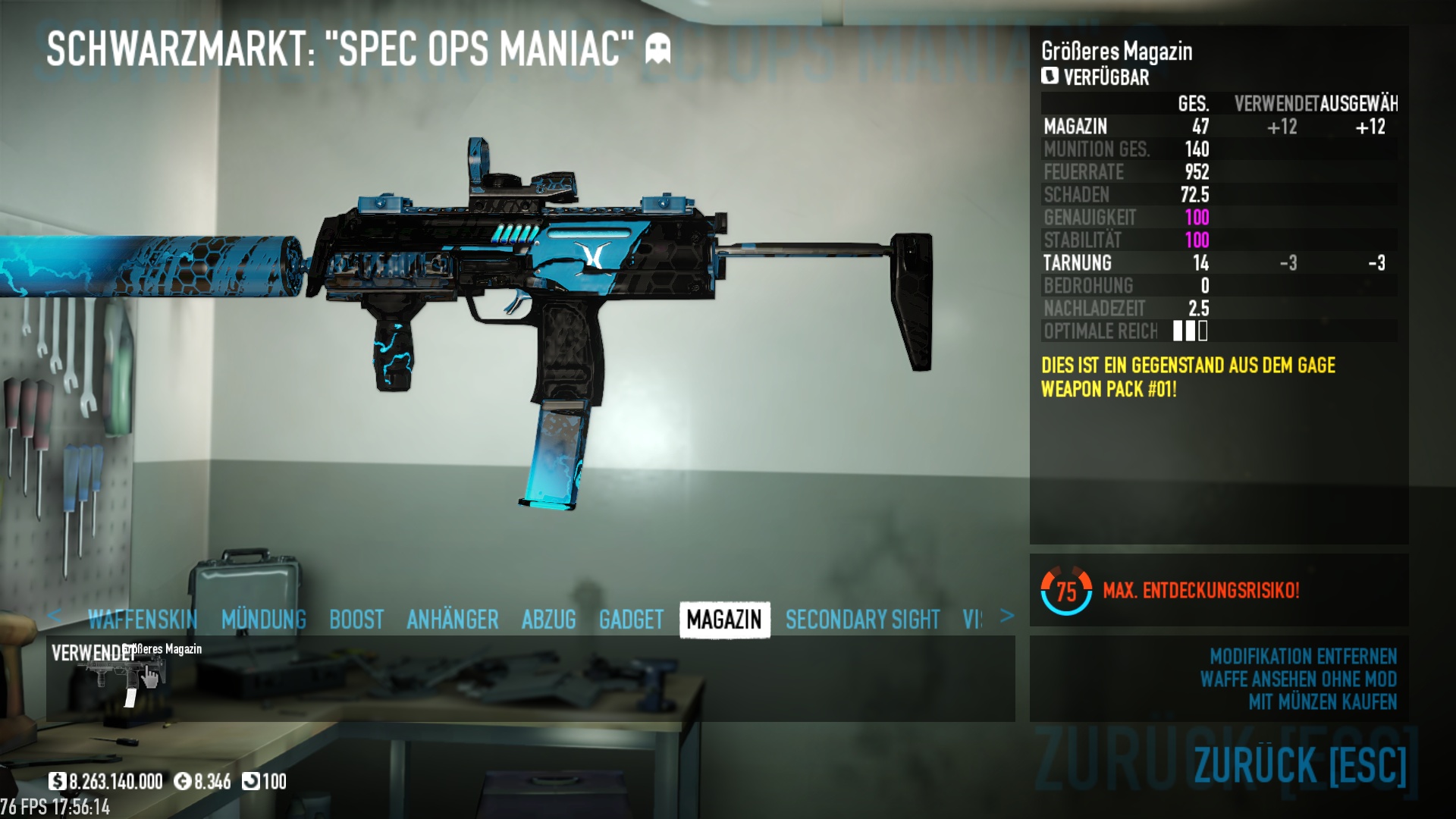Click Waffe ansehen ohne Mod
Image resolution: width=1456 pixels, height=819 pixels.
pyautogui.click(x=1298, y=679)
